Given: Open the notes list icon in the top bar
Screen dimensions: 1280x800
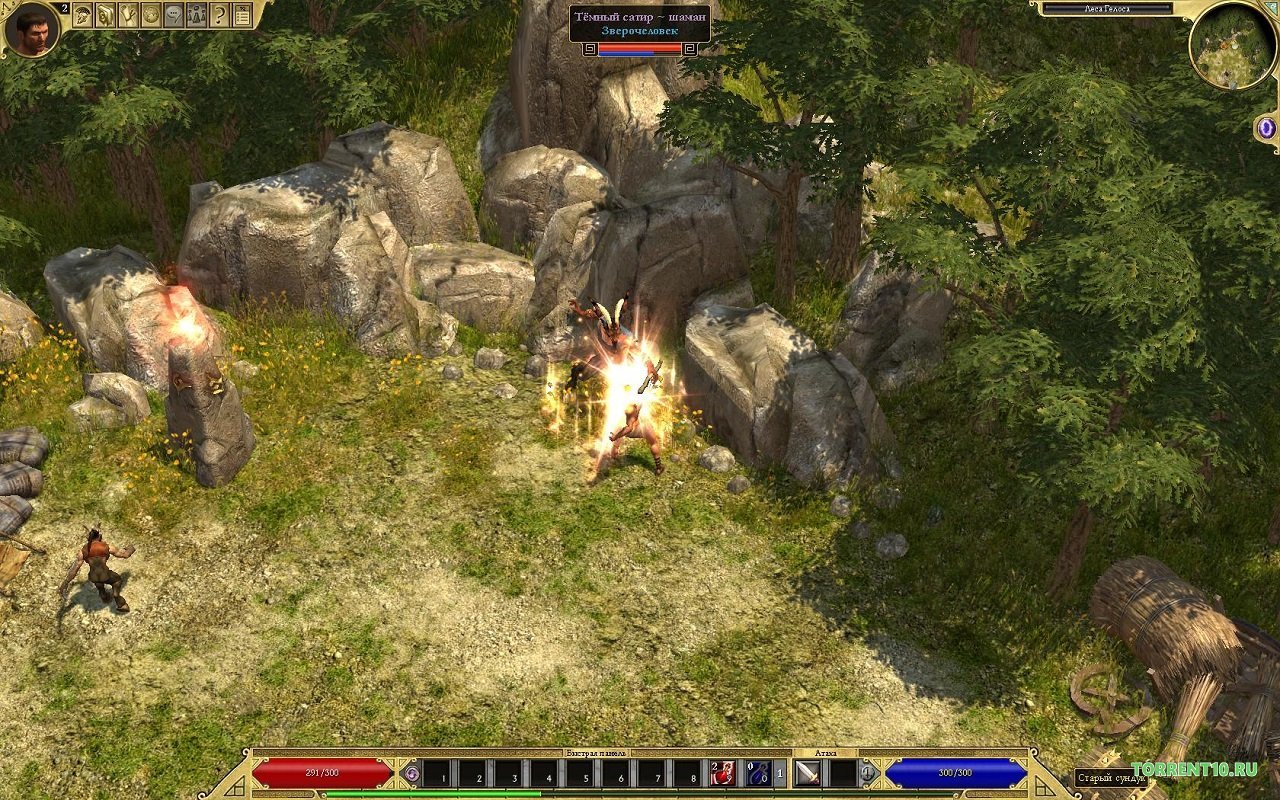Looking at the screenshot, I should point(241,15).
